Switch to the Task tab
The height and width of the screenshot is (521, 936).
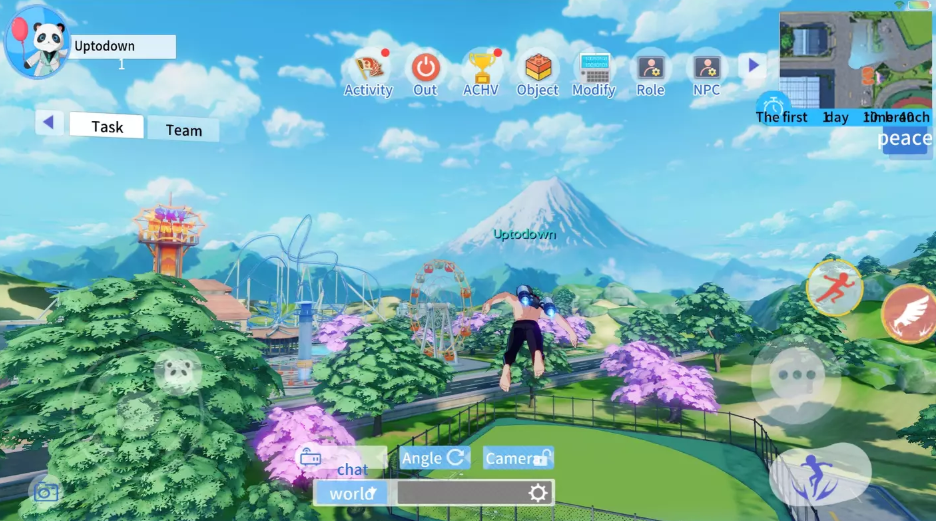[x=107, y=126]
